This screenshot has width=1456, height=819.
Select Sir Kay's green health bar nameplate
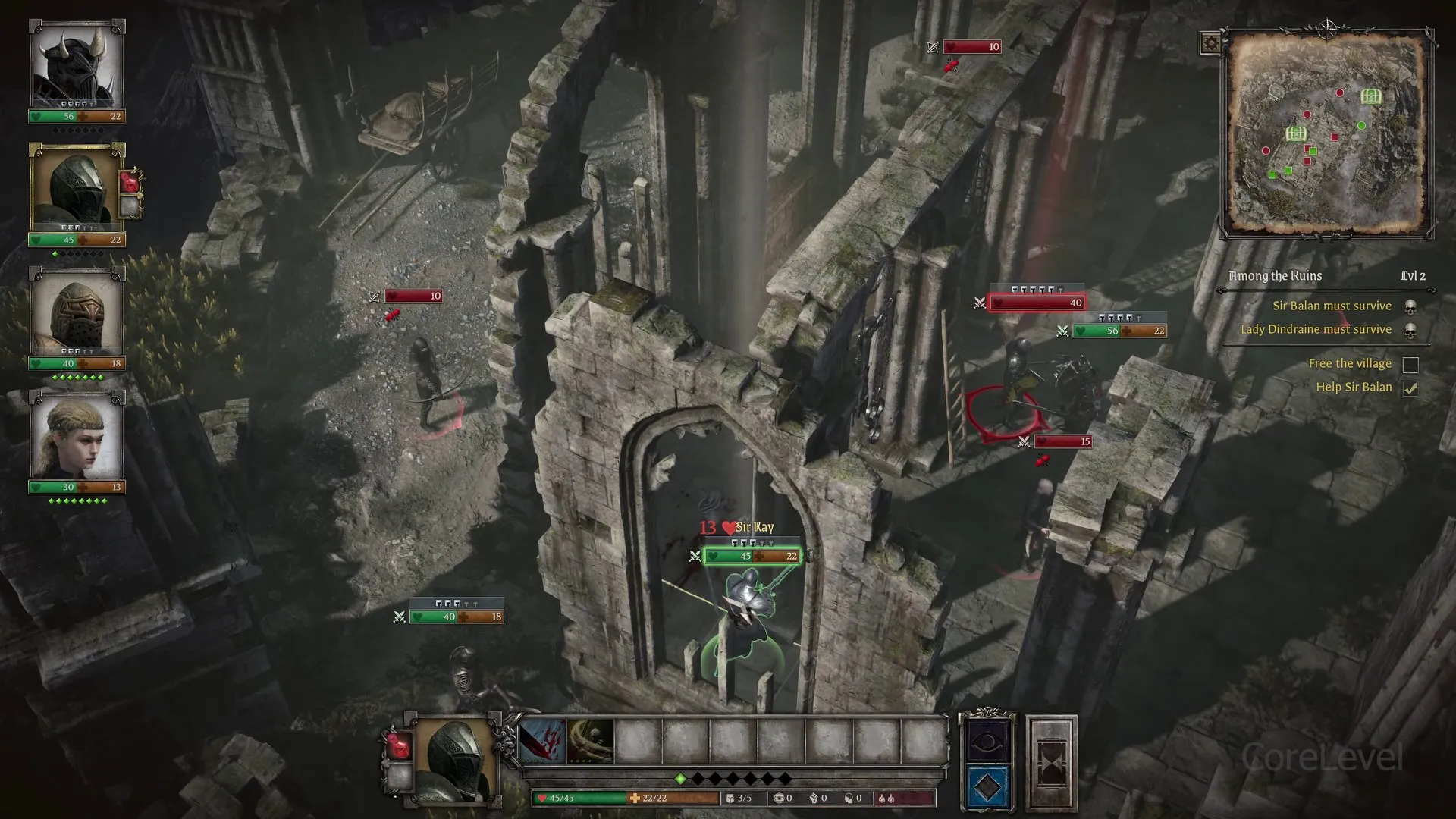coord(752,556)
